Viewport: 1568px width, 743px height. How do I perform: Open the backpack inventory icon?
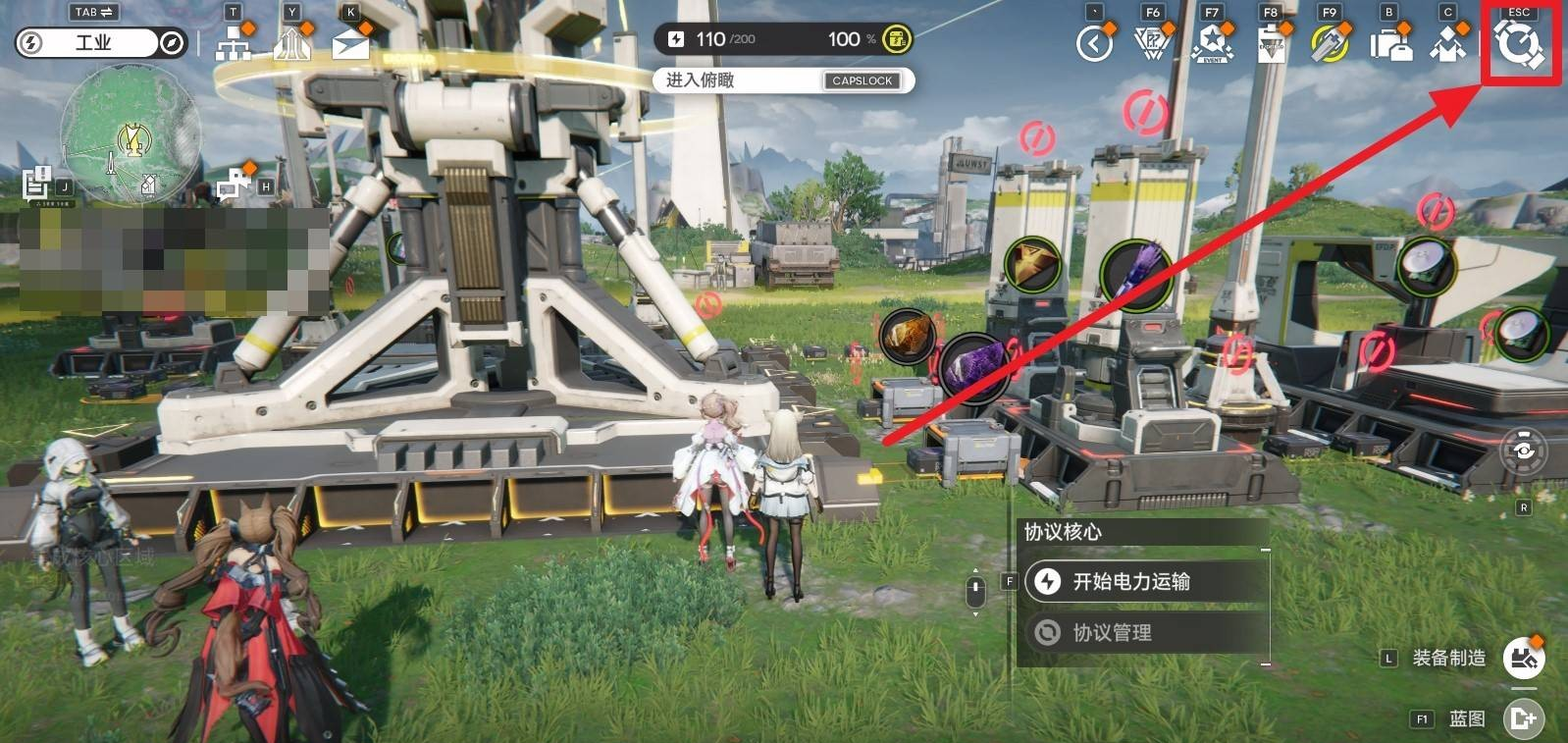pos(1390,44)
